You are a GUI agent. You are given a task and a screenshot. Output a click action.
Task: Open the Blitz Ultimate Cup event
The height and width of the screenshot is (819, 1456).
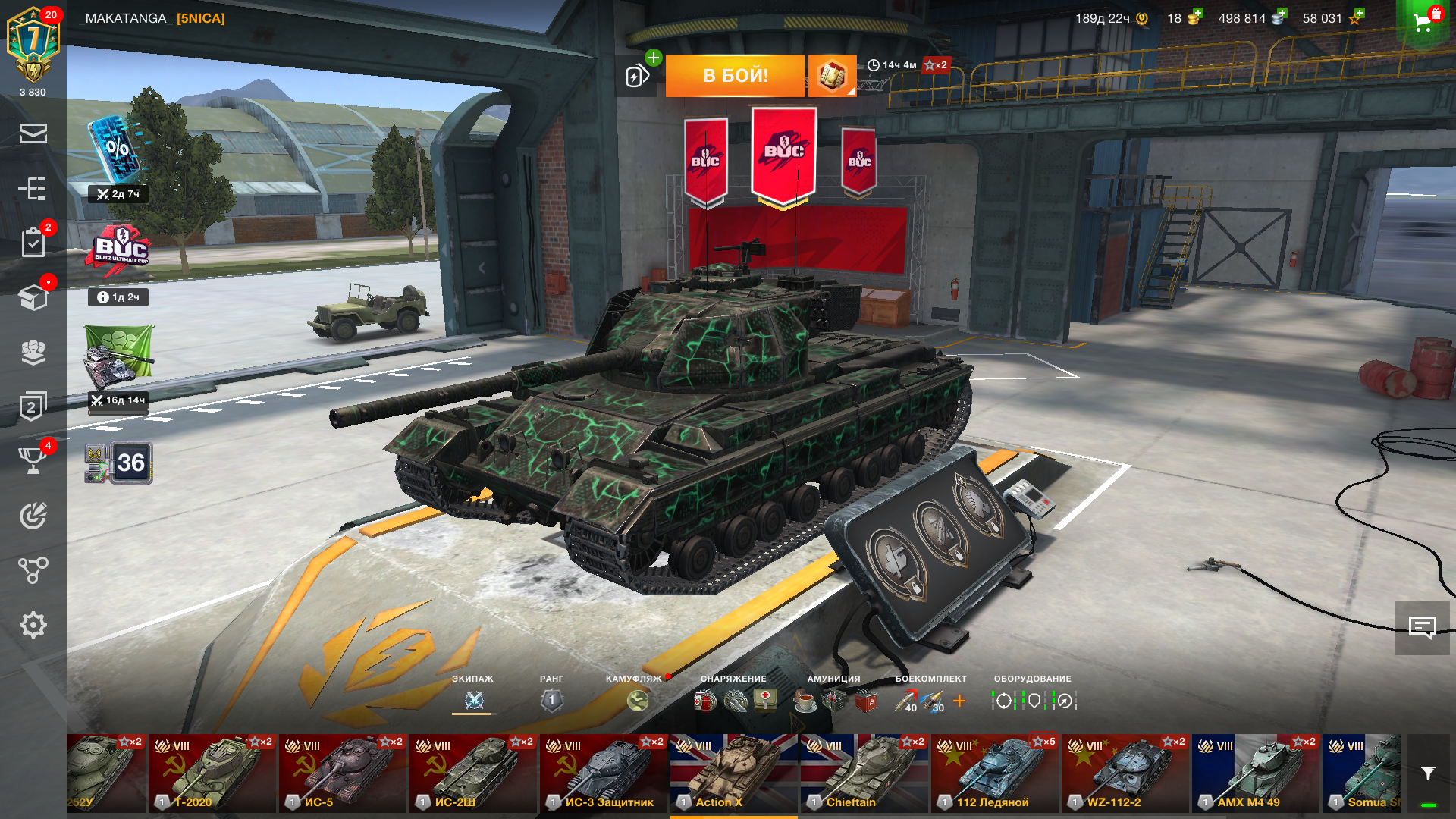(120, 248)
